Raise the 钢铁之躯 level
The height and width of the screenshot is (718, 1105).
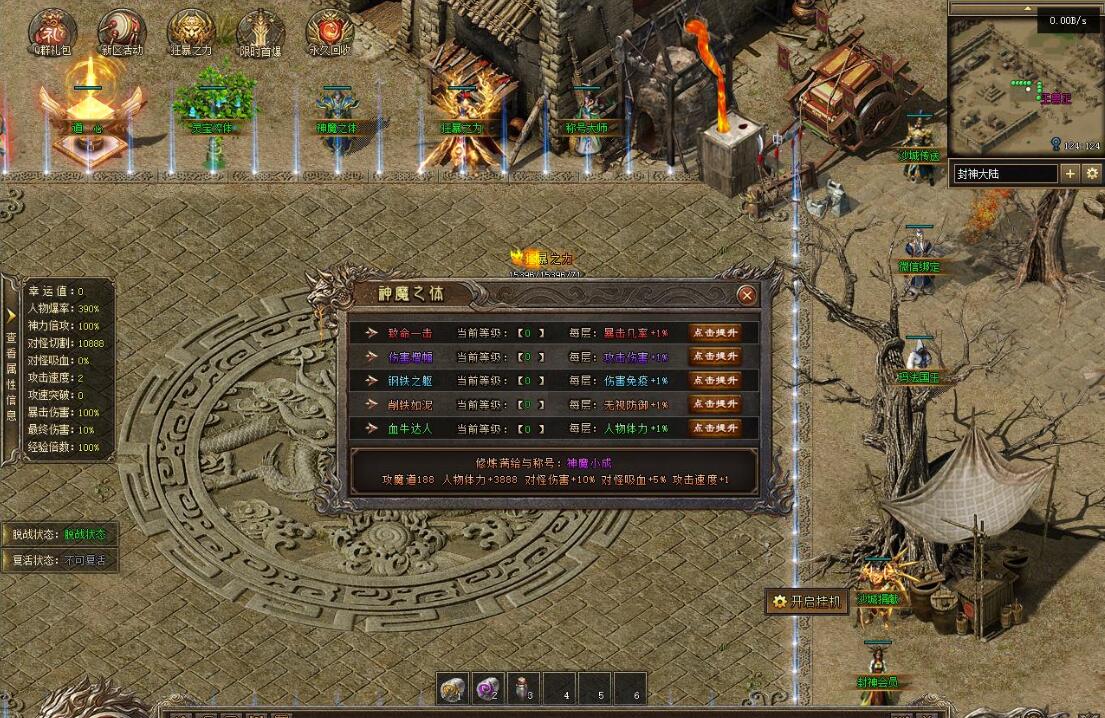[715, 380]
